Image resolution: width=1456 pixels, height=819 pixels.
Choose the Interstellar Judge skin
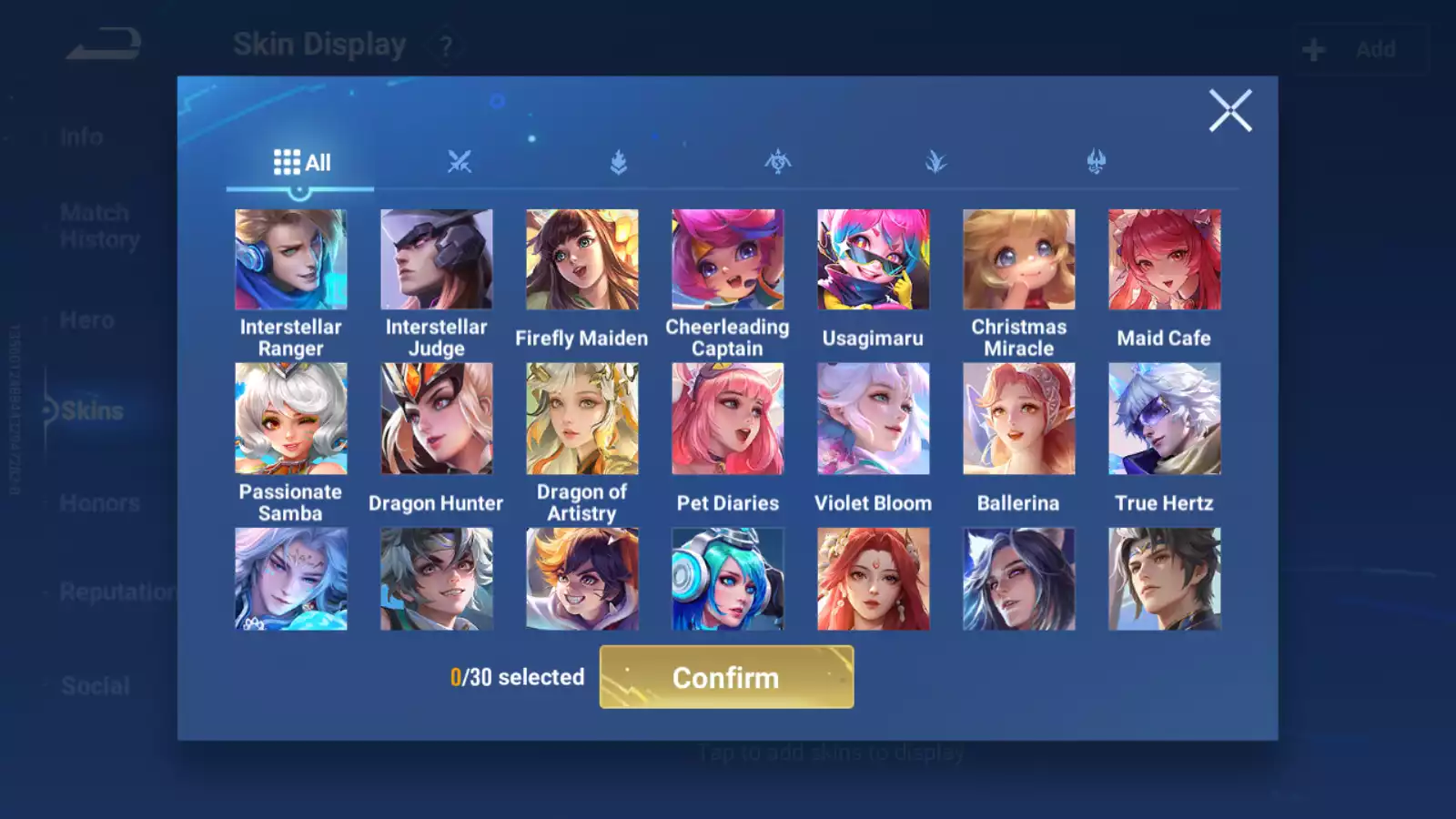click(x=436, y=260)
